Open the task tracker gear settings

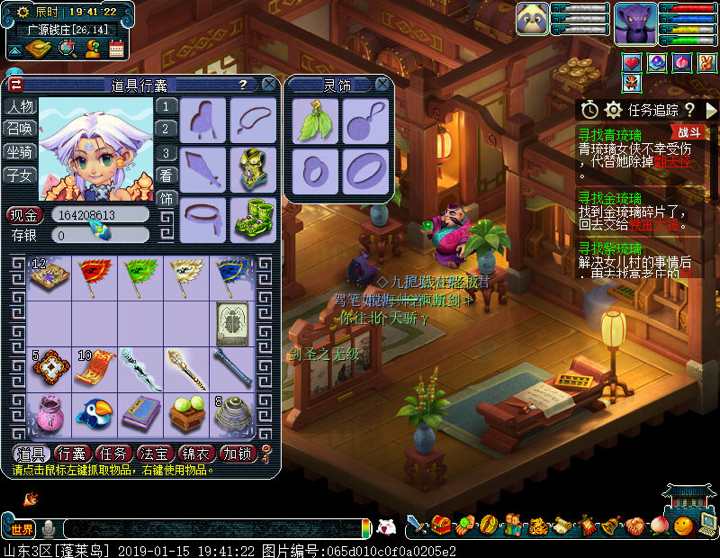tap(613, 110)
